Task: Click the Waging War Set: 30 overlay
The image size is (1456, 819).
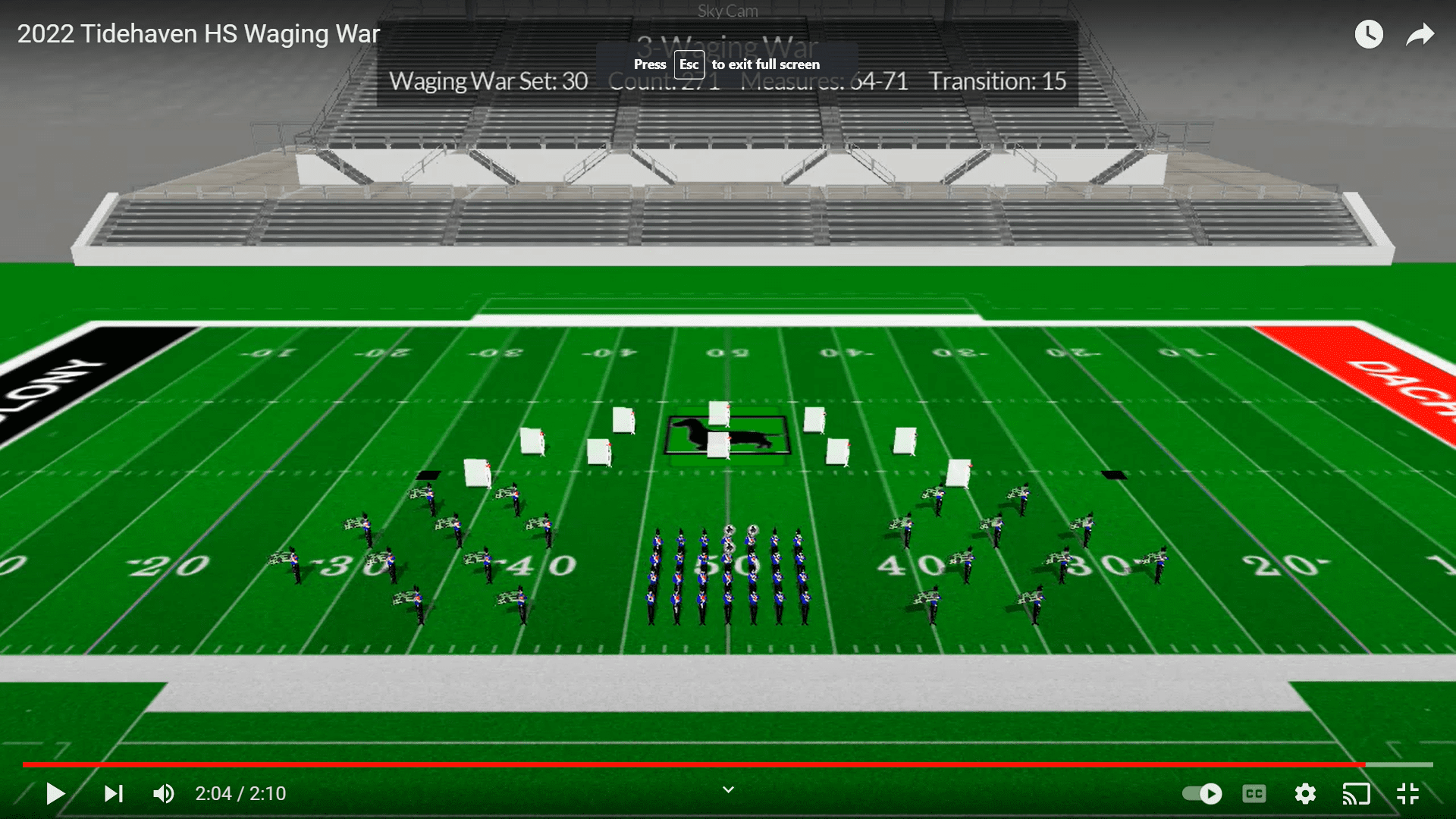Action: tap(488, 81)
